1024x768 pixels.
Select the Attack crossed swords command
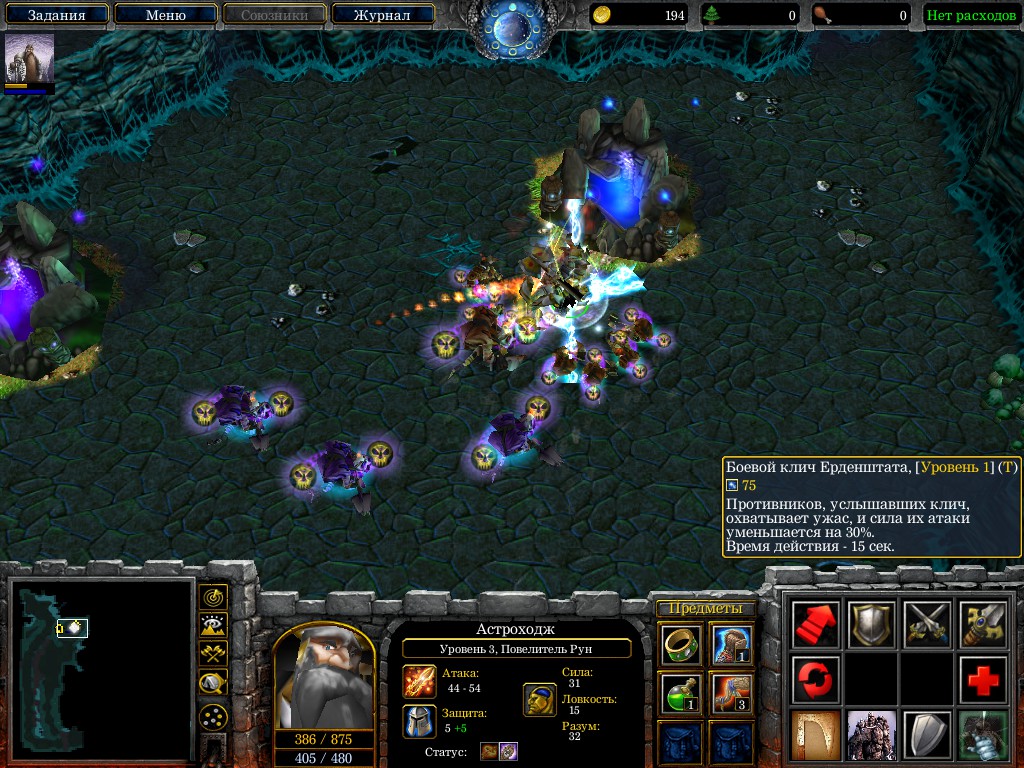pyautogui.click(x=926, y=625)
